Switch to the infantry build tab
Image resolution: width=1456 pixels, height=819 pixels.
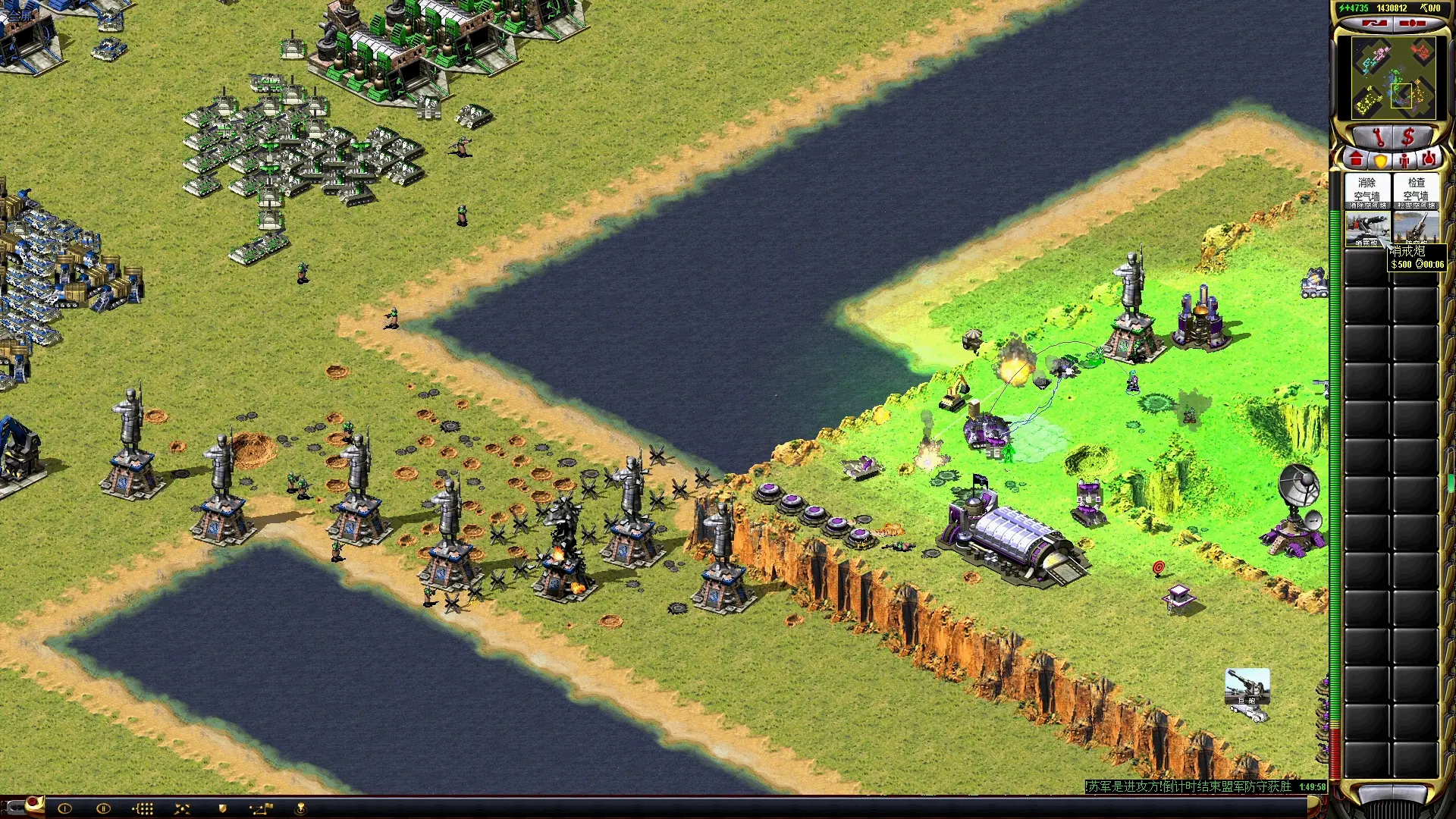[x=1404, y=160]
